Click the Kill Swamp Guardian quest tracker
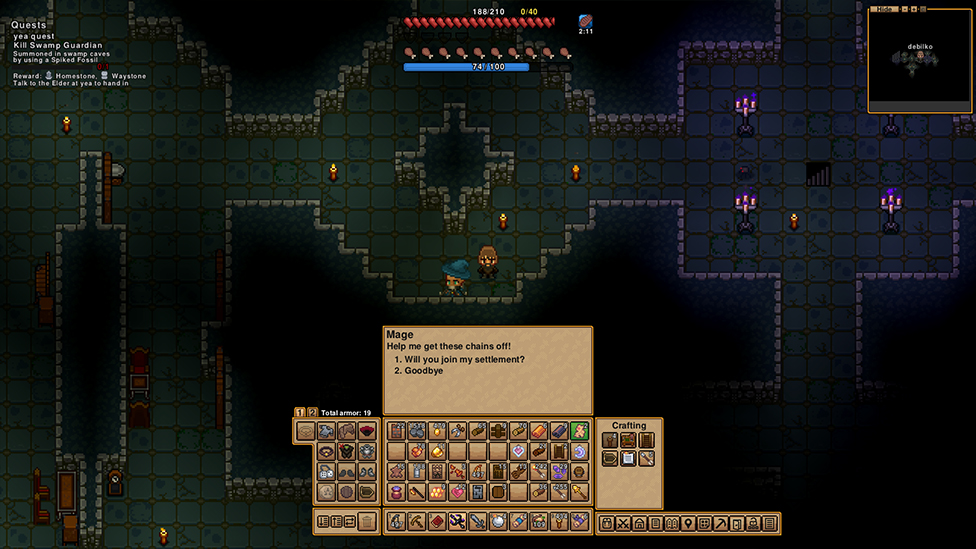Viewport: 976px width, 549px height. tap(58, 45)
